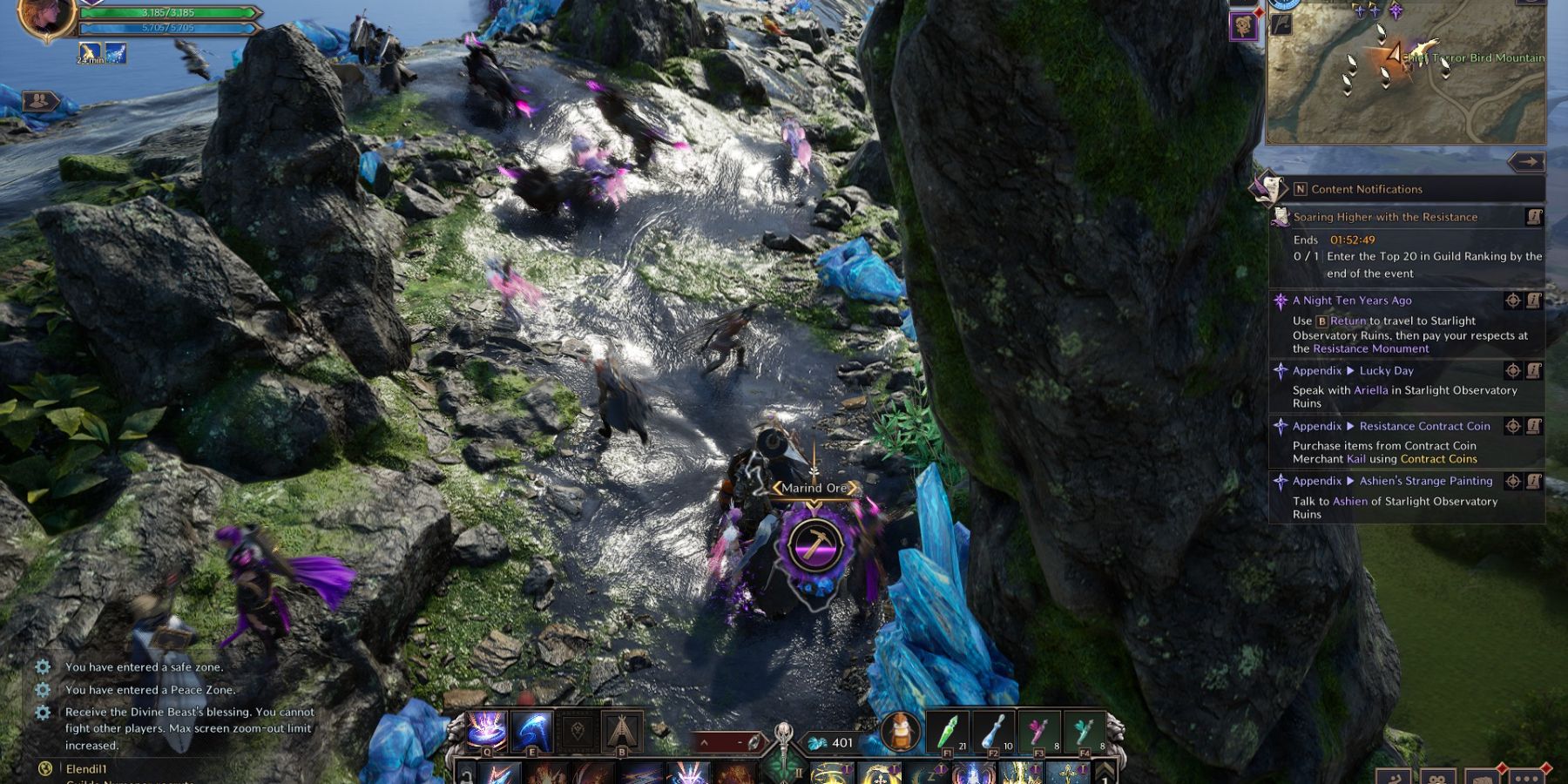Toggle tracking on the Lucky Day appendix quest
This screenshot has height=784, width=1568.
pos(1514,370)
